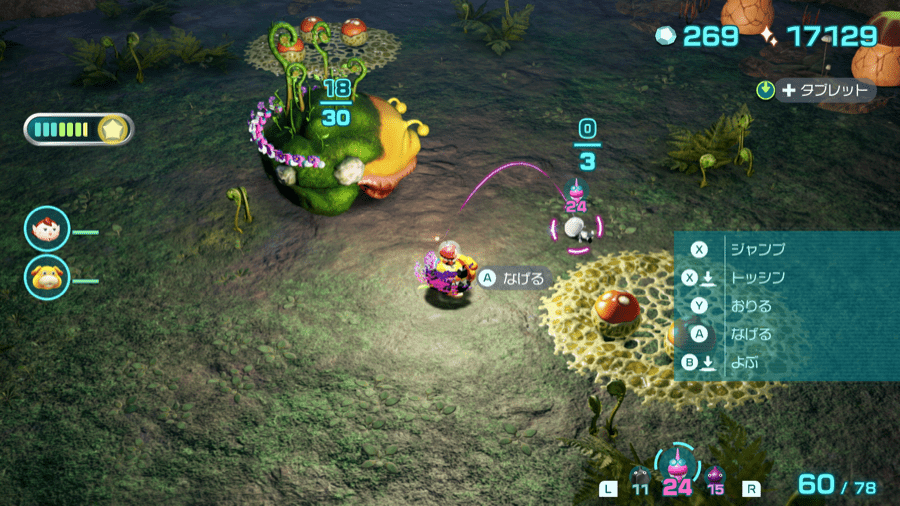Select the red-haired captain portrait
Screen dimensions: 900x506
tap(47, 230)
